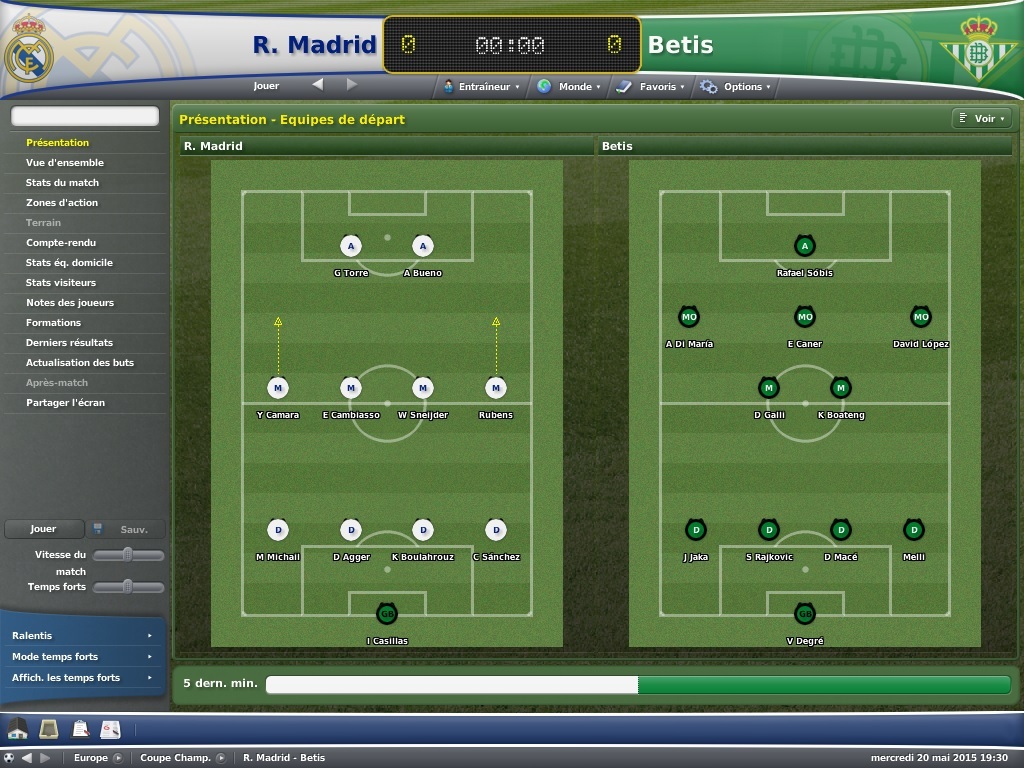The image size is (1024, 768).
Task: Open the Monde menu
Action: 570,87
